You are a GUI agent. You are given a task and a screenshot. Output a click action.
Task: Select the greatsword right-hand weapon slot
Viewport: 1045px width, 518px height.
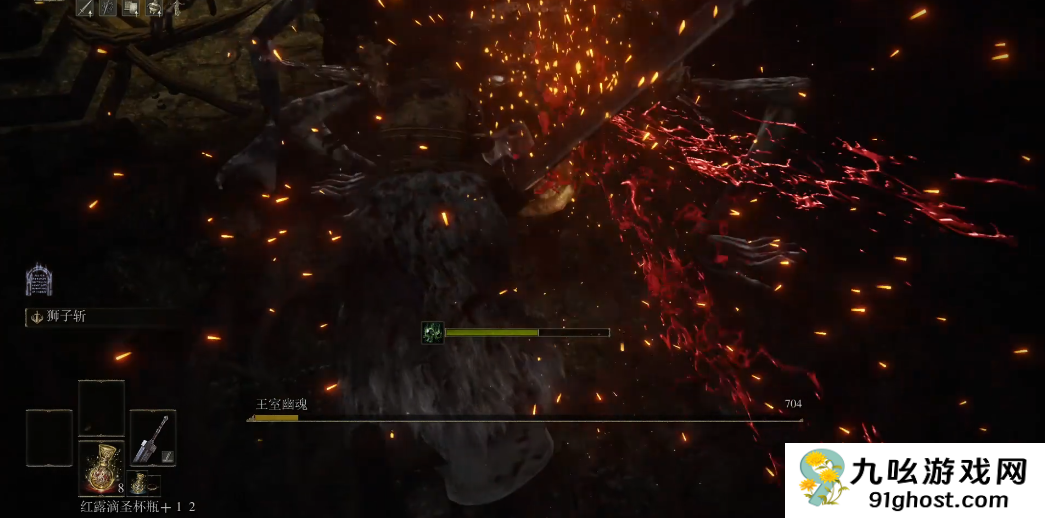point(153,437)
